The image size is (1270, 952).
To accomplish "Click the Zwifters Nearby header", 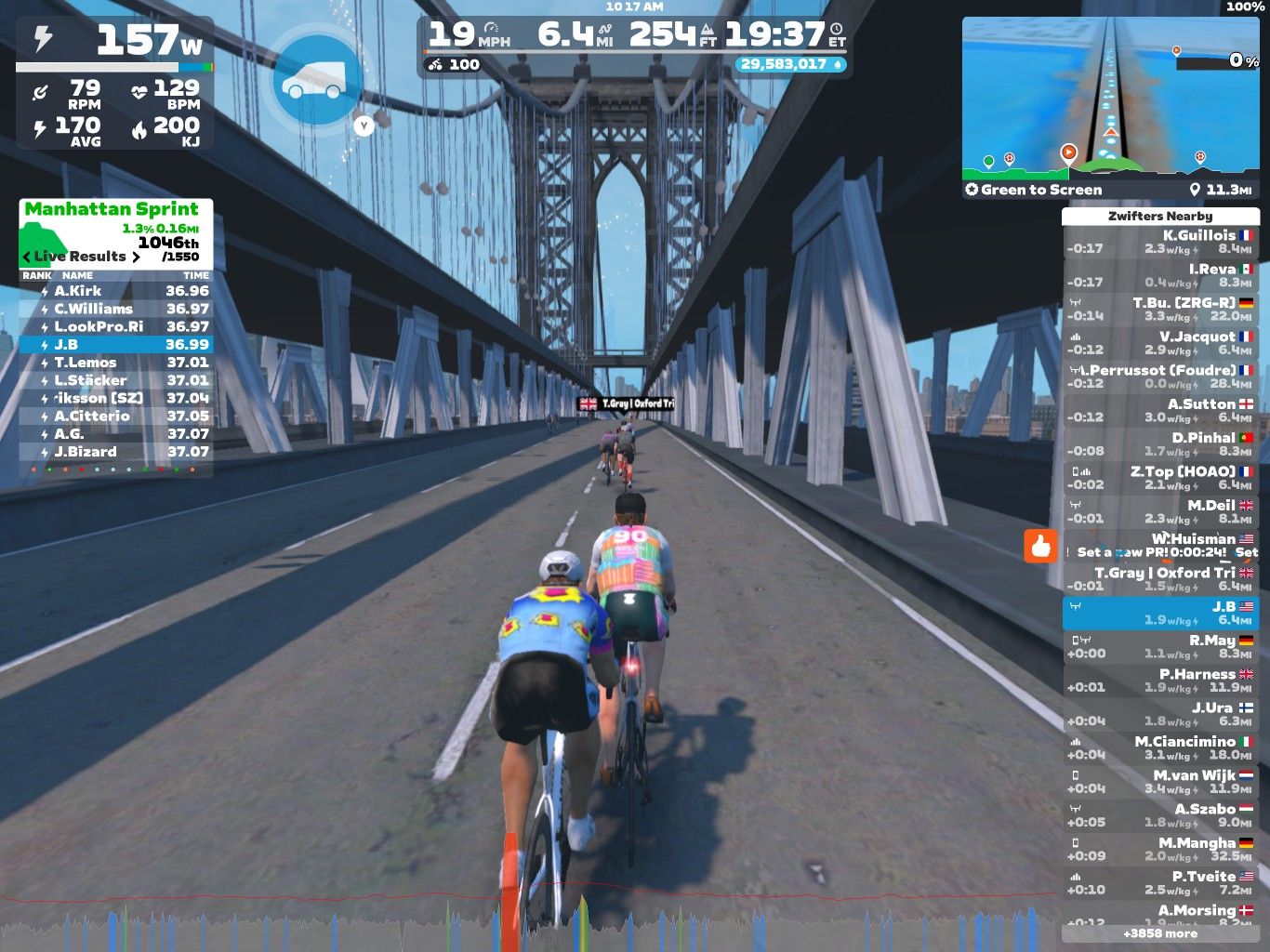I will tap(1160, 216).
